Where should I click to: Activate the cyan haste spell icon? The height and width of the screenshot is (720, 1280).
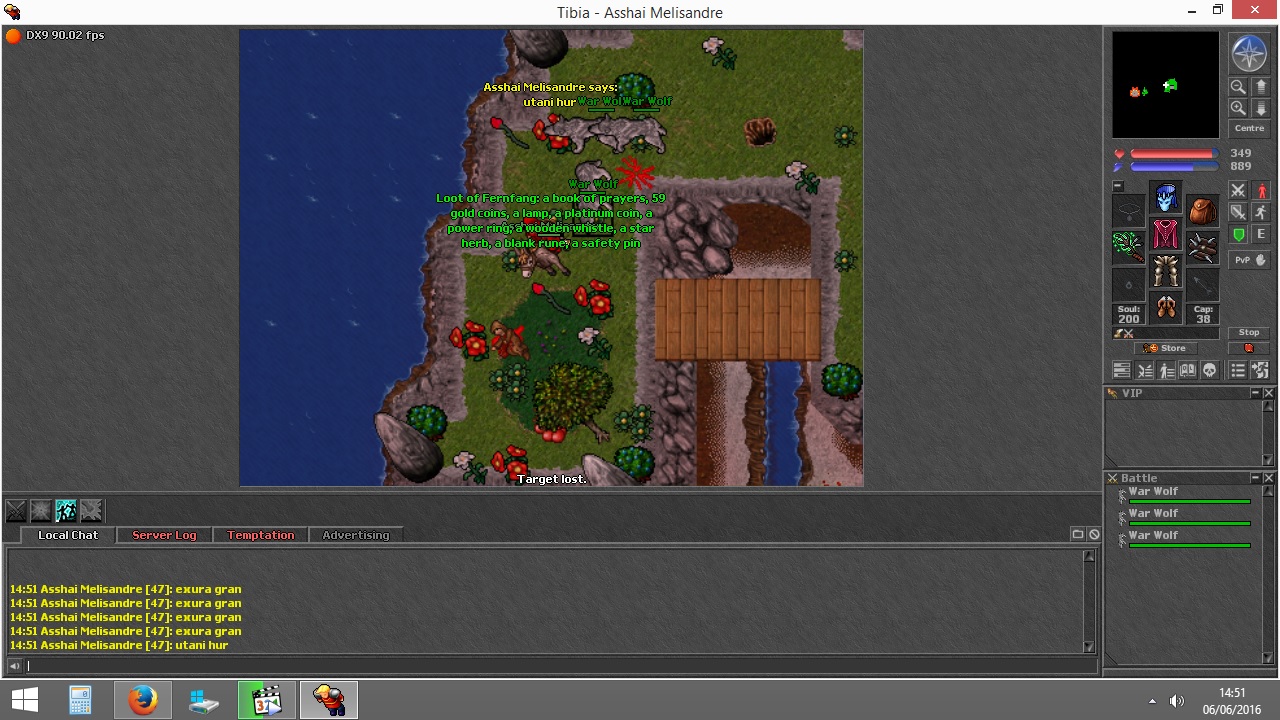tap(66, 511)
